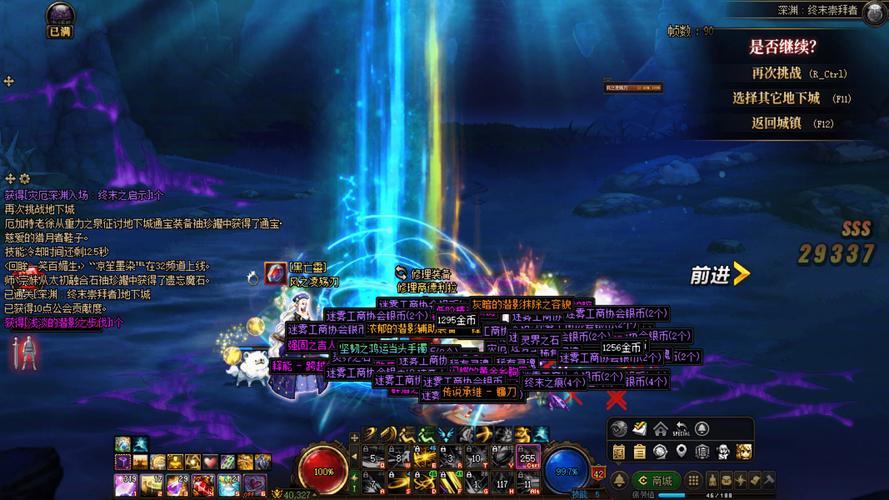Screen dimensions: 889x500
Task: Select 选择其它地下城 option
Action: coord(790,98)
